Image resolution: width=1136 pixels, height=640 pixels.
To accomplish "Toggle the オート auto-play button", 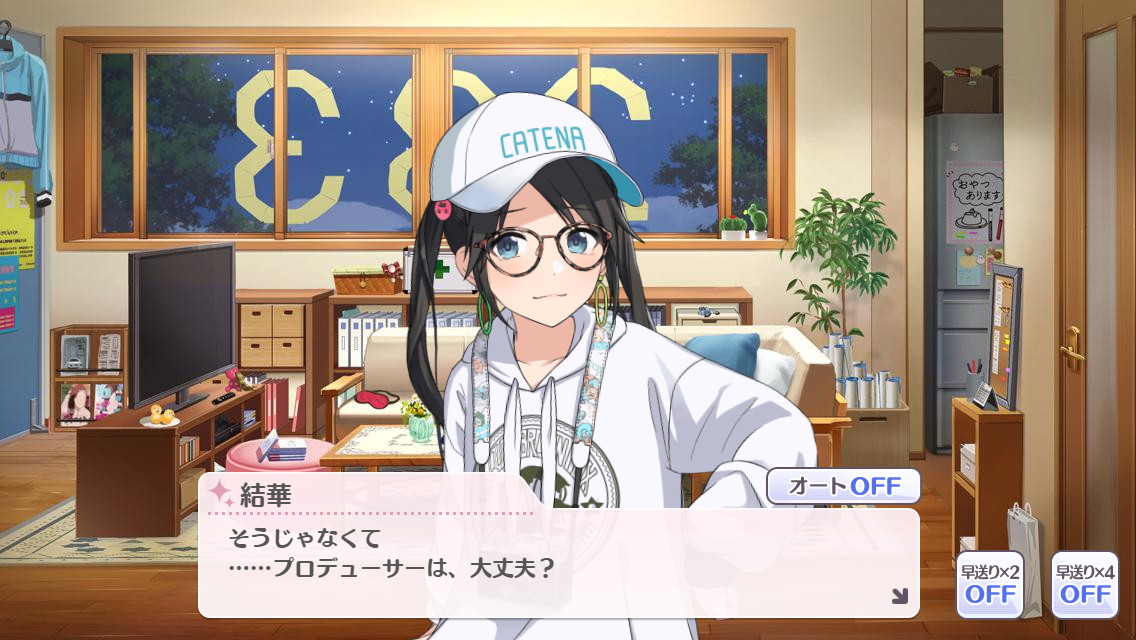I will (x=843, y=487).
